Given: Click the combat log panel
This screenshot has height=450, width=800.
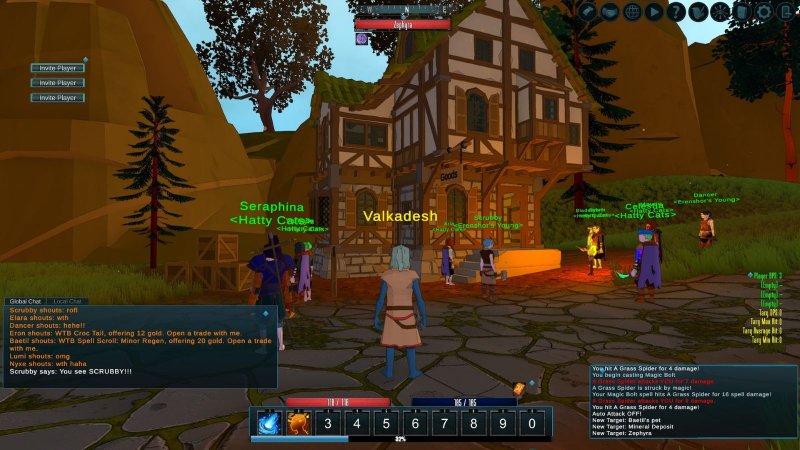Looking at the screenshot, I should [x=692, y=400].
